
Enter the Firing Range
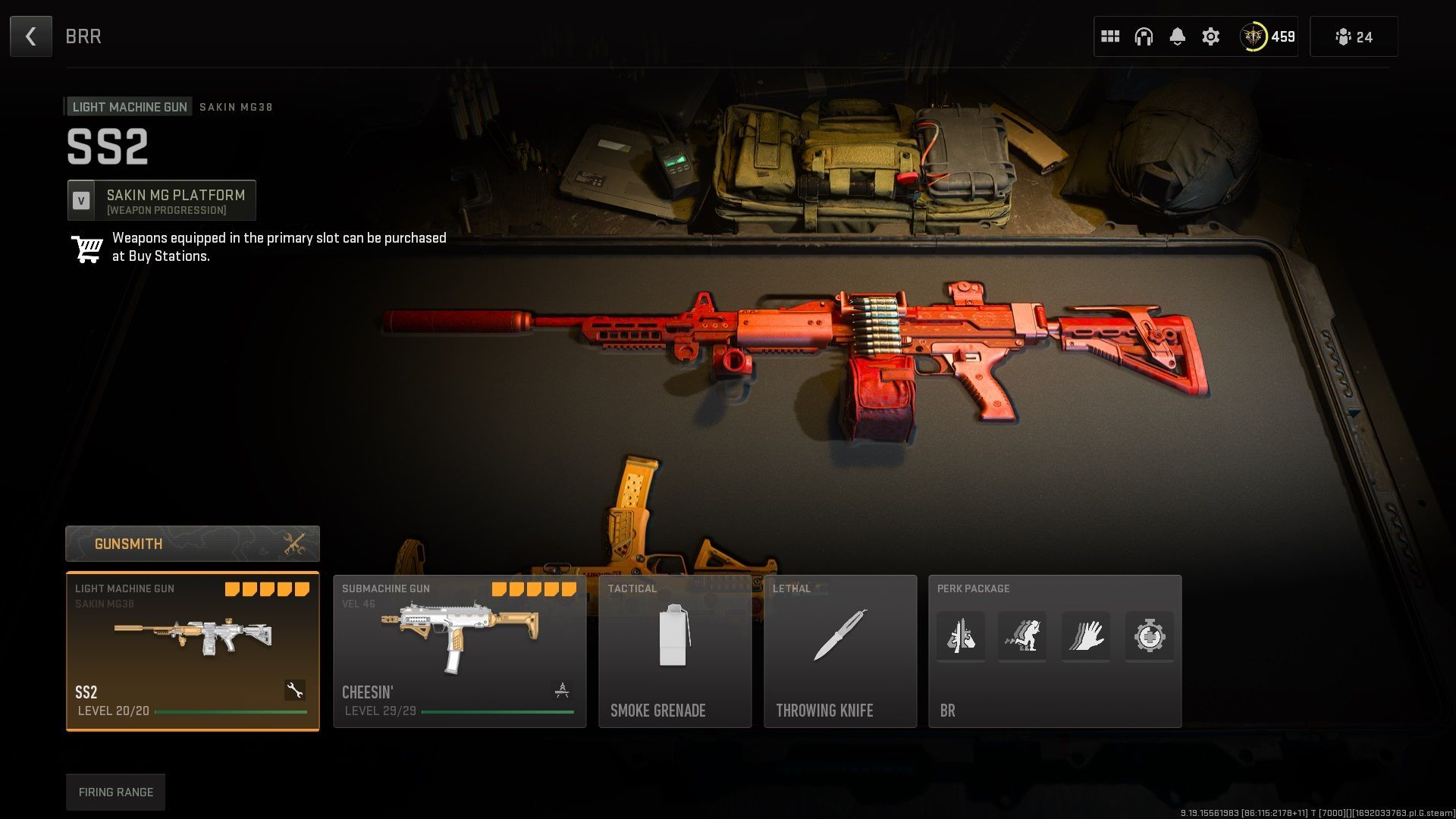tap(115, 792)
